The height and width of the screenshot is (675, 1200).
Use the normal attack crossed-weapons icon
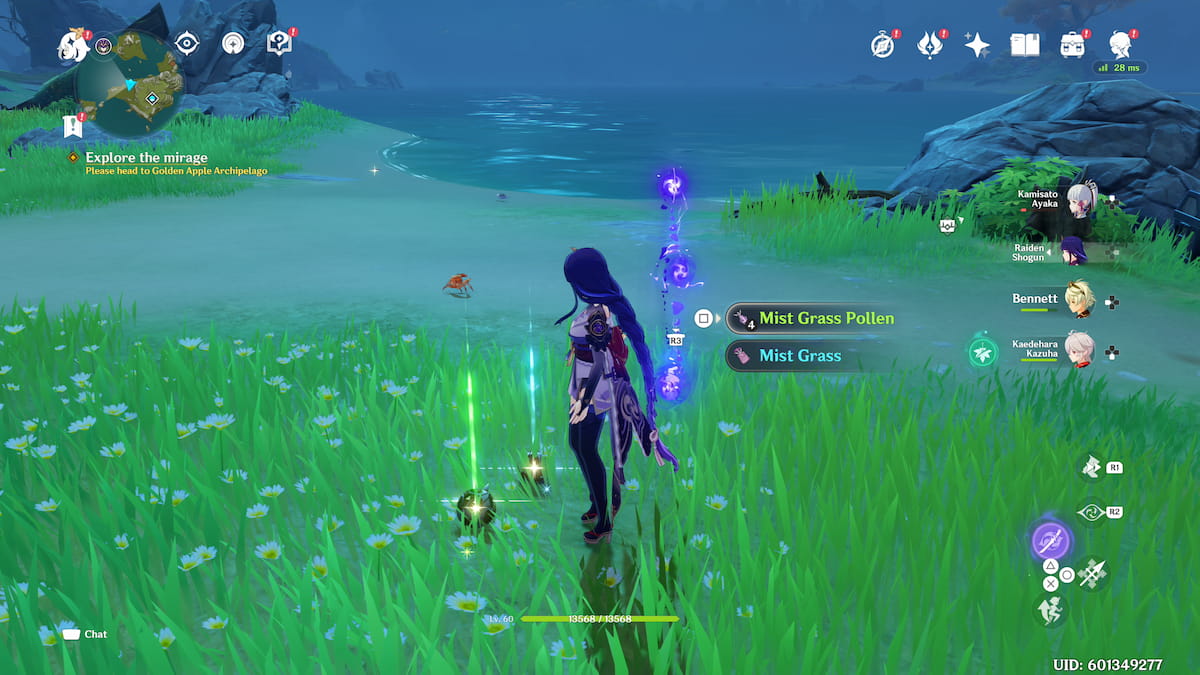point(1091,573)
